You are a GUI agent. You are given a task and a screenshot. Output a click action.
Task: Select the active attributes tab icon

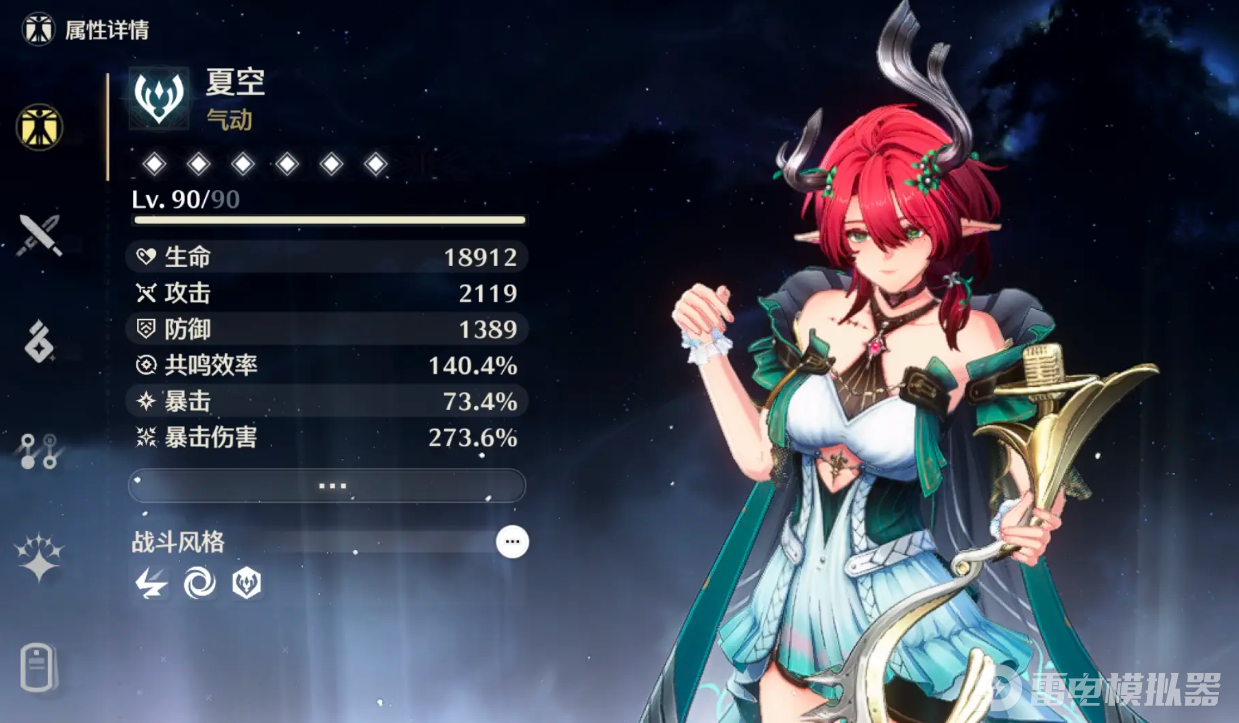pos(40,127)
